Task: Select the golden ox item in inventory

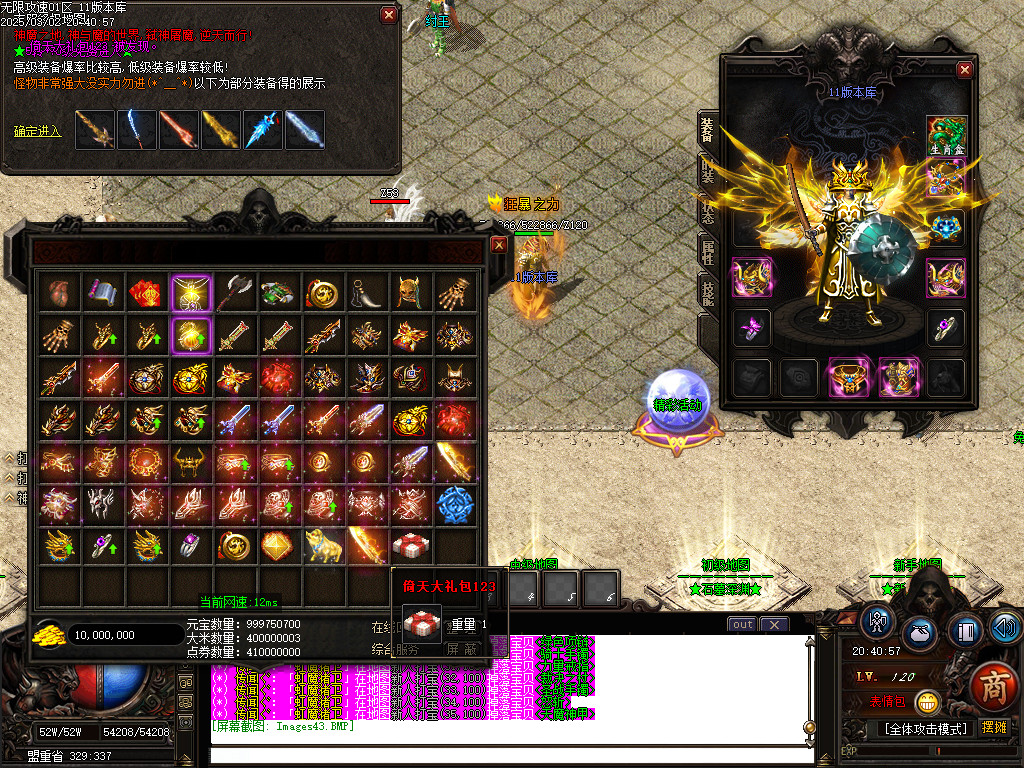Action: pos(322,545)
